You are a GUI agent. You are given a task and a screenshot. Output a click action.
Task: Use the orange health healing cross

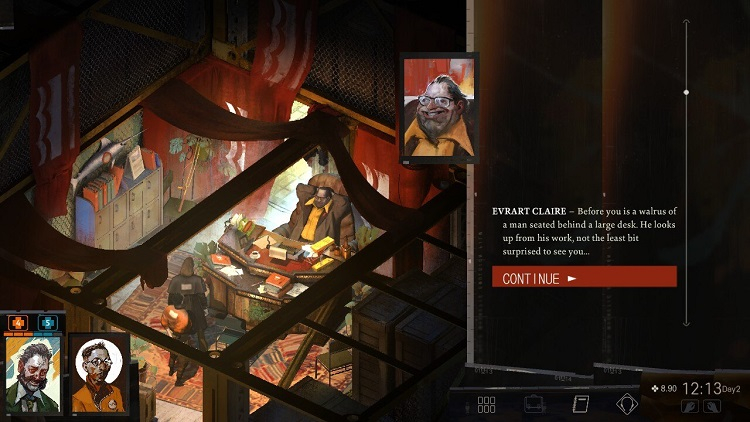click(18, 323)
